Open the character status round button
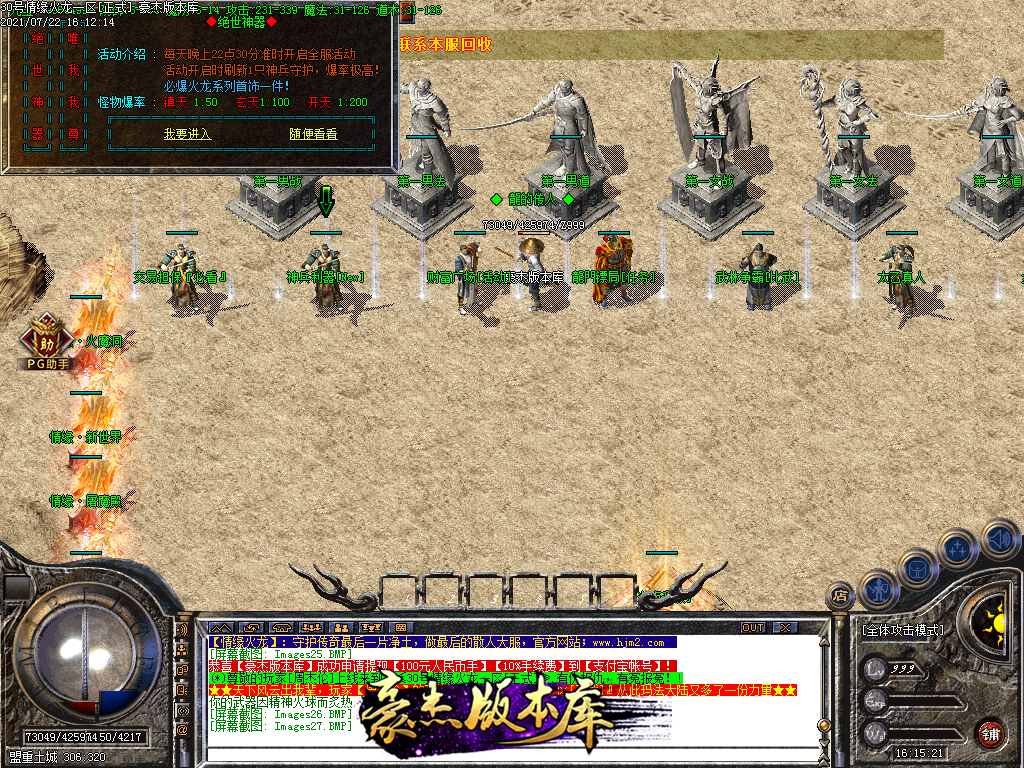 (x=879, y=590)
